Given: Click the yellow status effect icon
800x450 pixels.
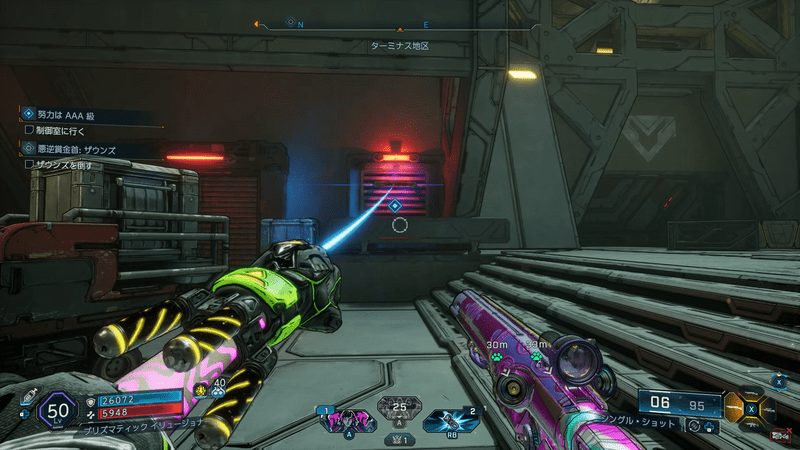Looking at the screenshot, I should point(201,390).
